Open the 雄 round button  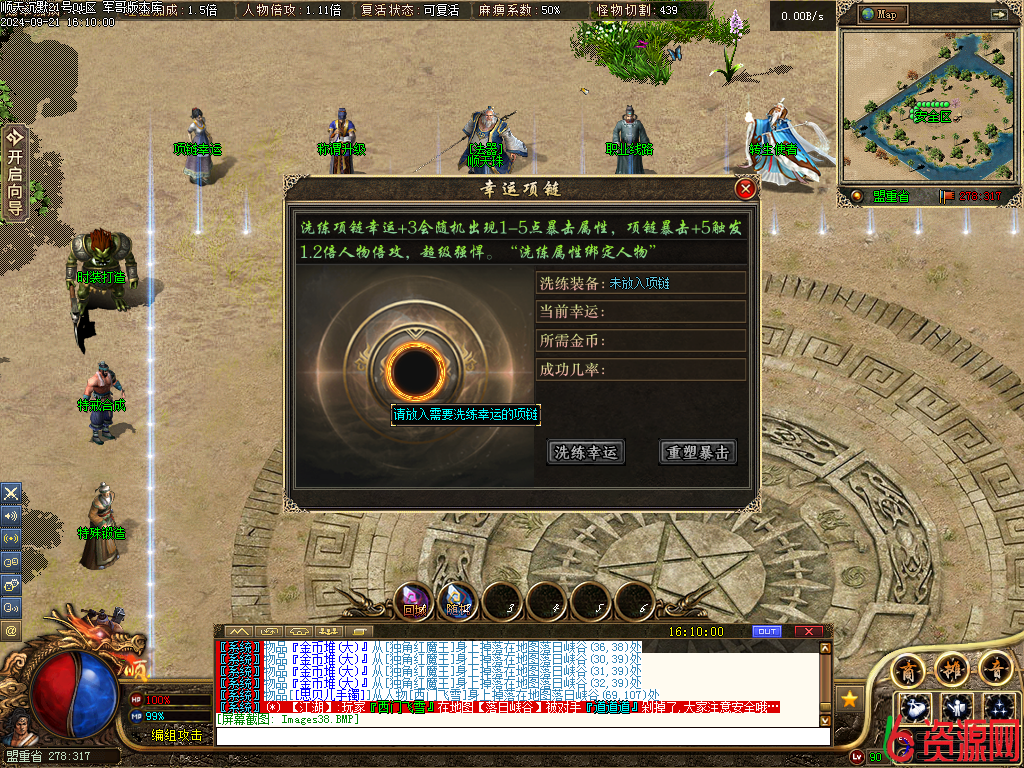coord(951,668)
